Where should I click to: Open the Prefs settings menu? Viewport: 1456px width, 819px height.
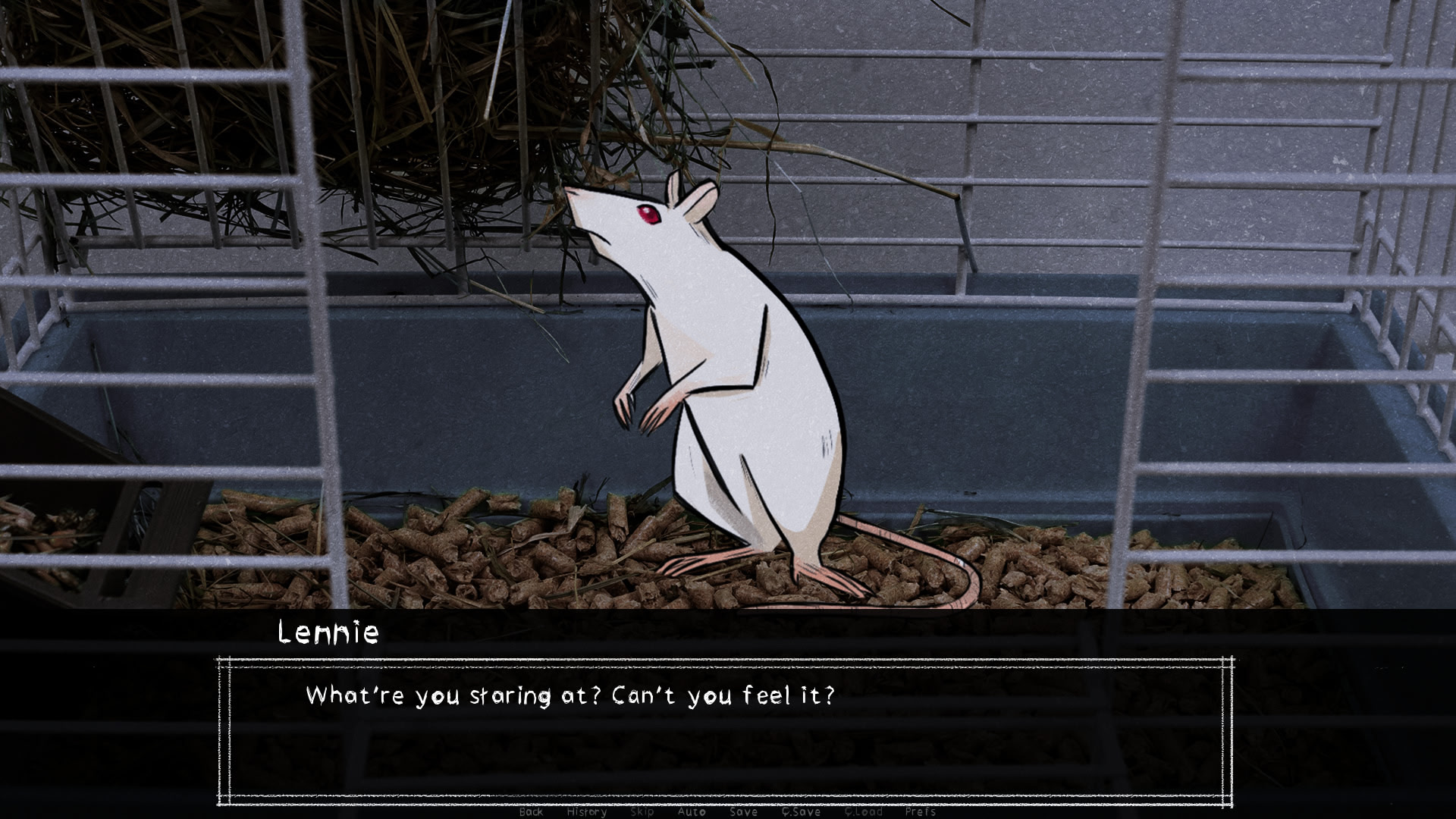(x=920, y=811)
